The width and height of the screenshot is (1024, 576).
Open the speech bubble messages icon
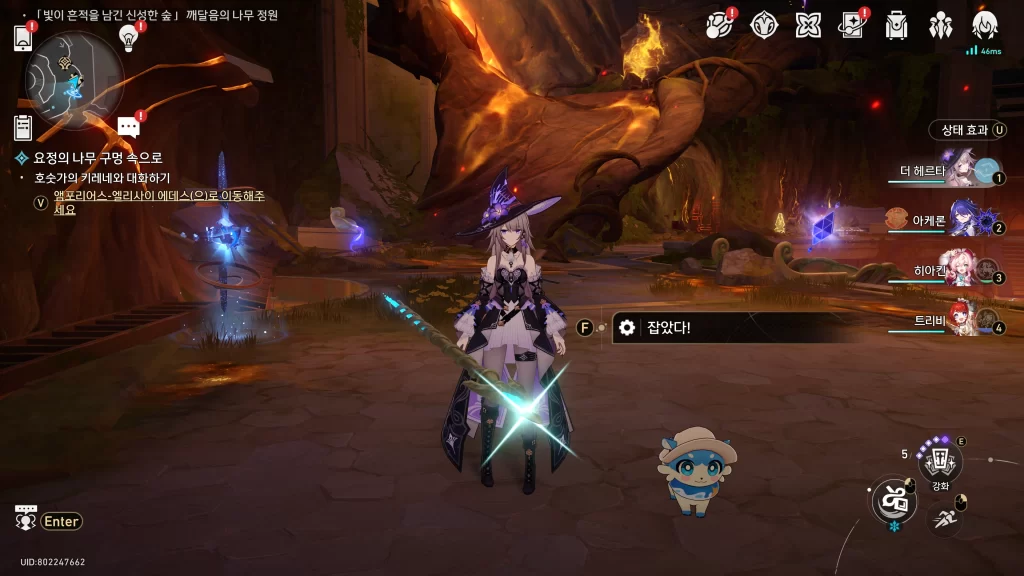(x=128, y=126)
